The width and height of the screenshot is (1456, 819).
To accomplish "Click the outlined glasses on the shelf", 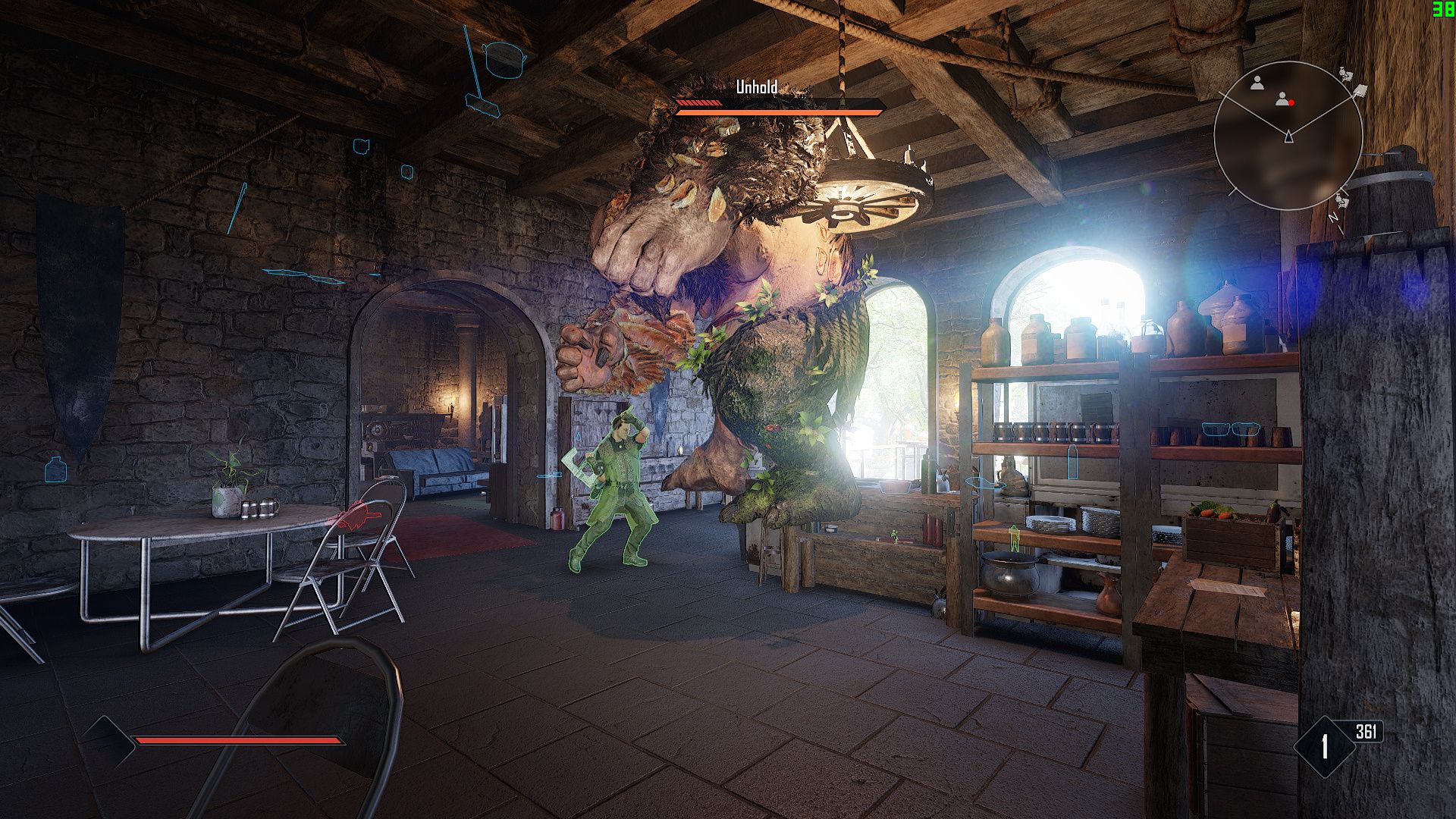I will (x=1231, y=430).
